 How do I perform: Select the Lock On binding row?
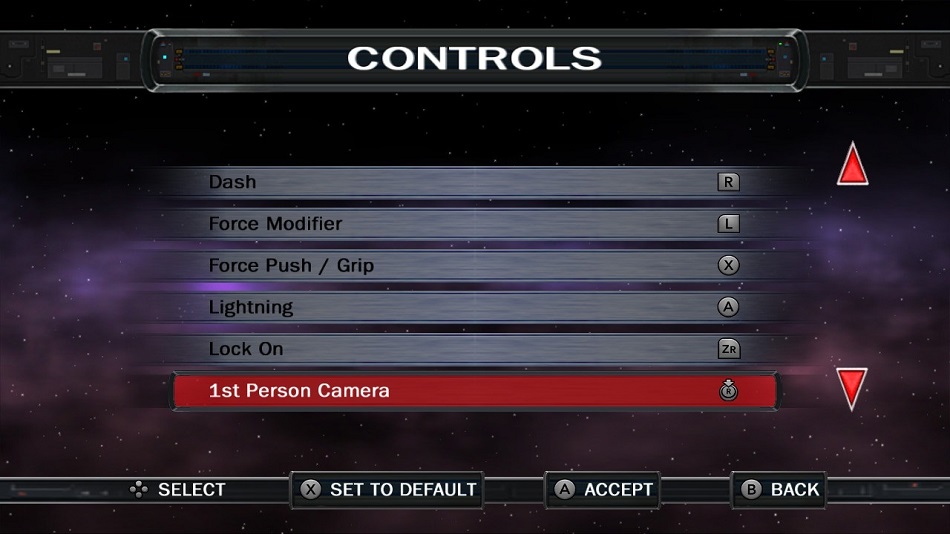(x=474, y=349)
